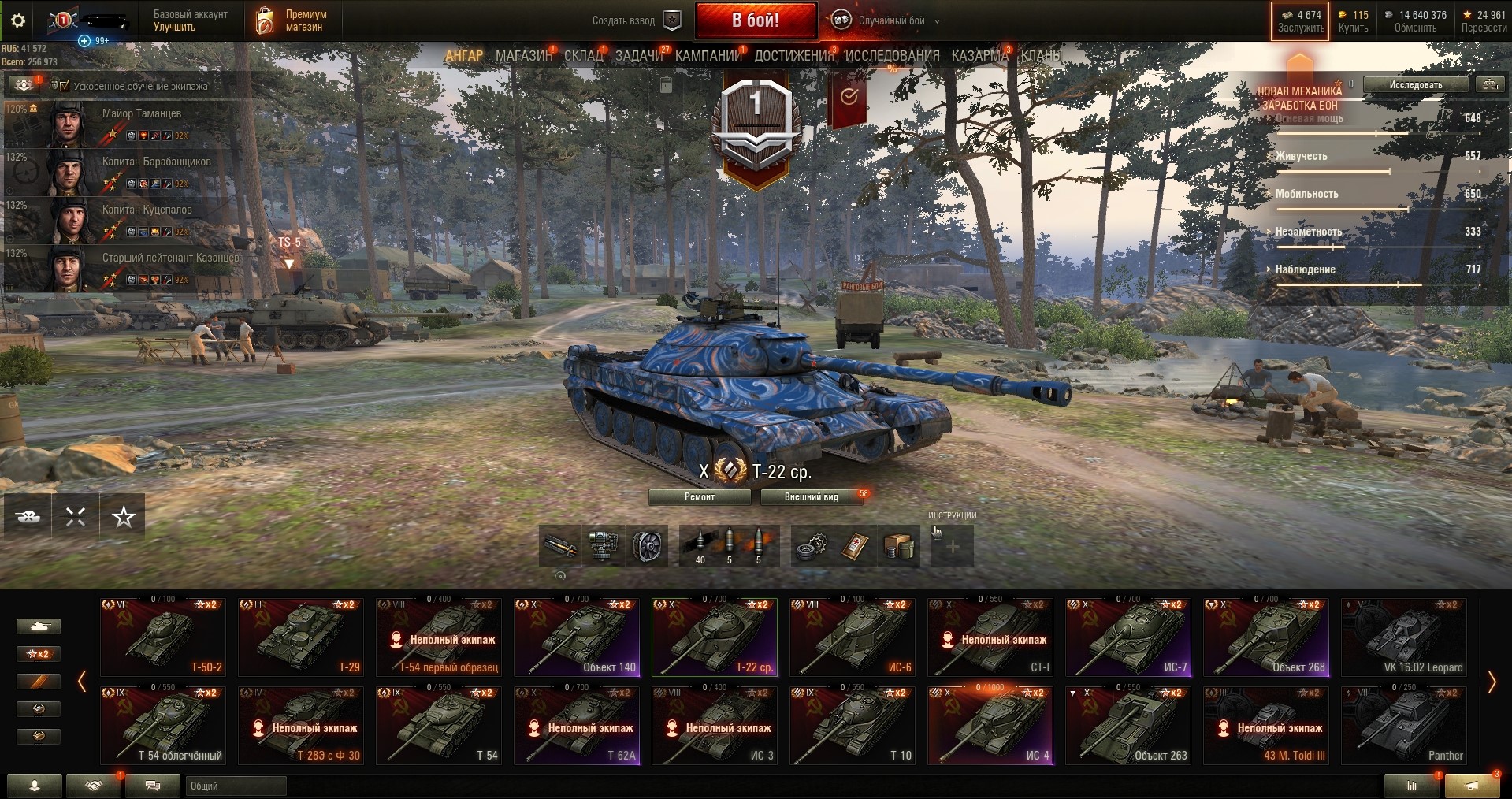The width and height of the screenshot is (1512, 799).
Task: Switch to the МАГАЗИН tab
Action: click(523, 56)
